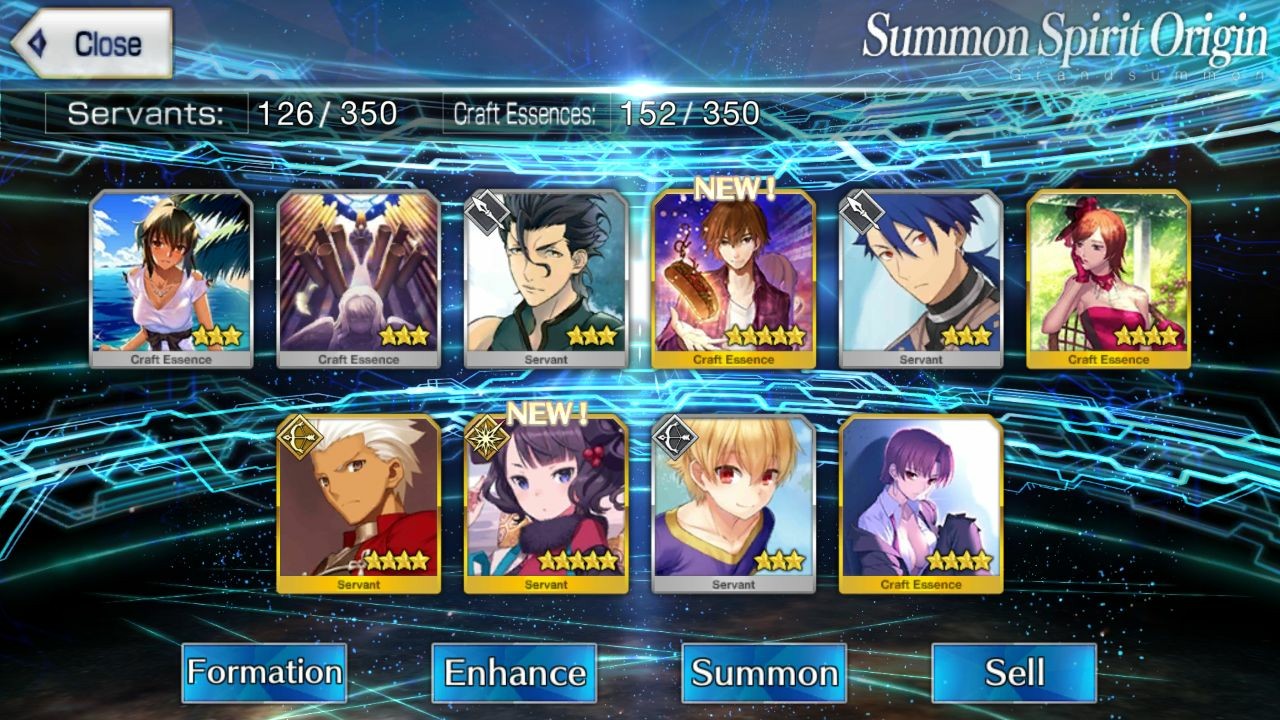Choose the blond Archer Servant card
Screen dimensions: 1280x720
click(x=734, y=504)
